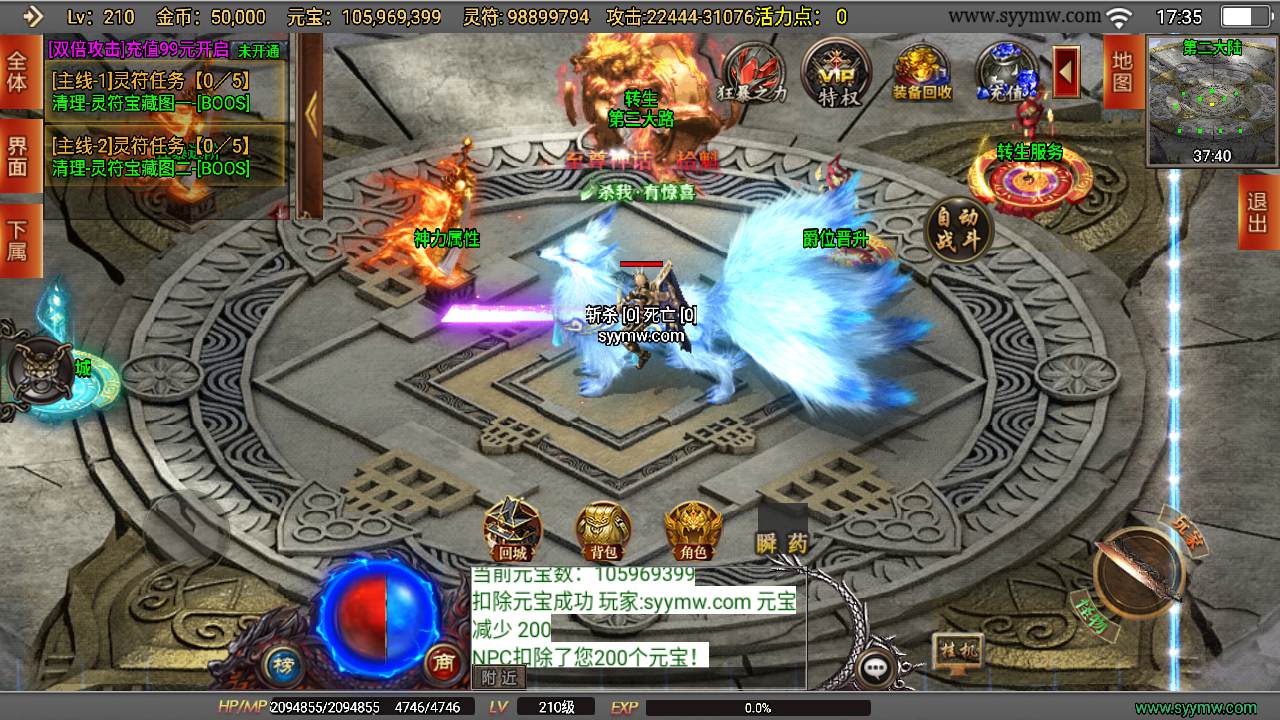Open the 充值 recharge icon
Screen dimensions: 1280x720
(1006, 72)
